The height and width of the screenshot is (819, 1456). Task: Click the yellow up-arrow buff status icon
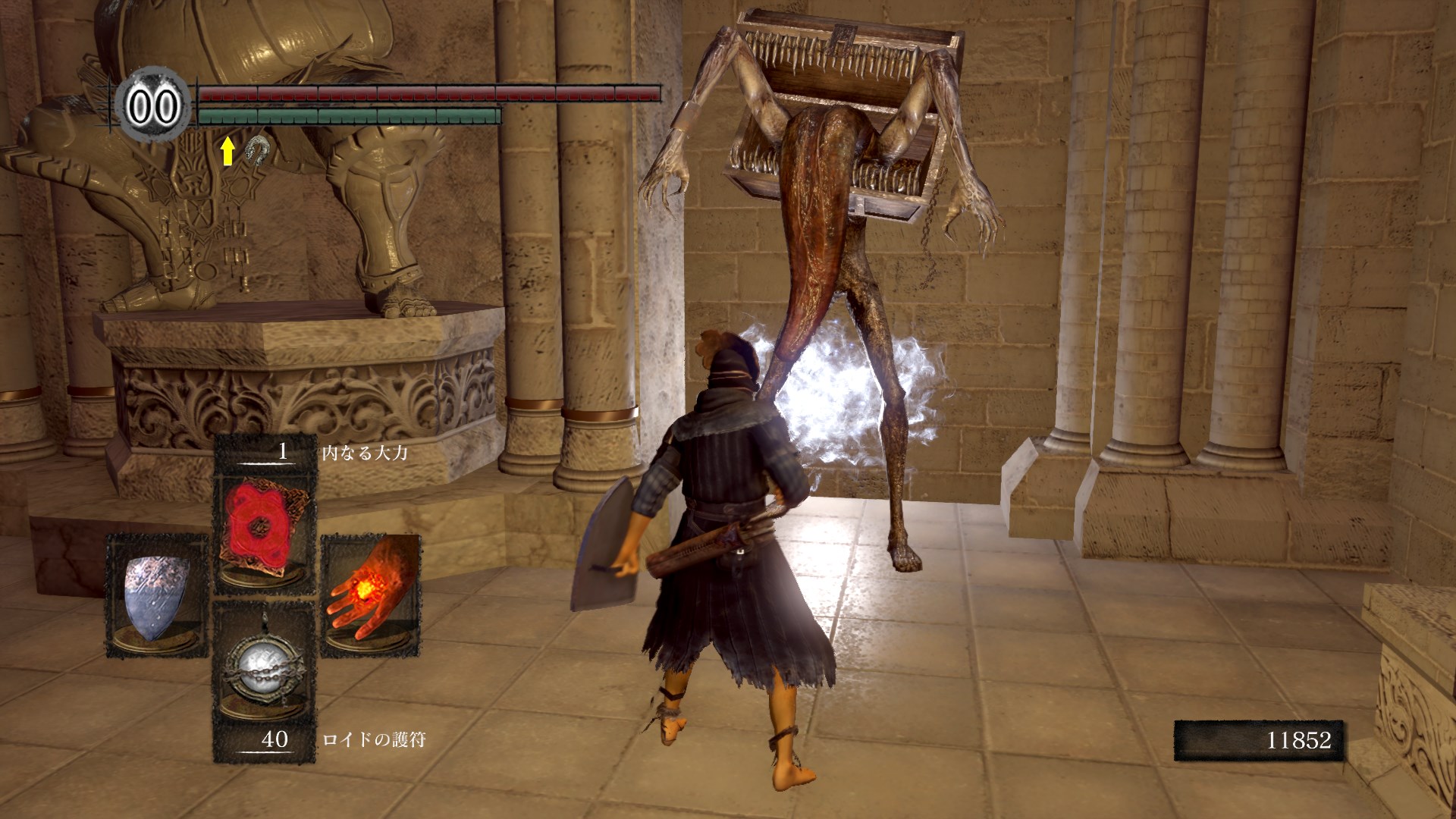pyautogui.click(x=227, y=151)
